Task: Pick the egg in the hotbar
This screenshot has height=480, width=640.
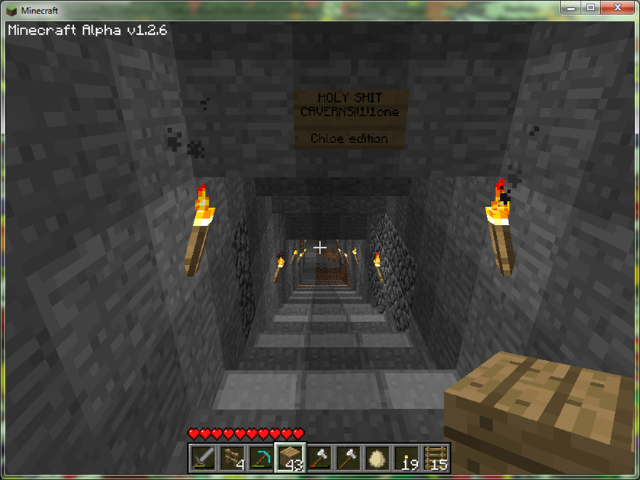Action: tap(377, 458)
